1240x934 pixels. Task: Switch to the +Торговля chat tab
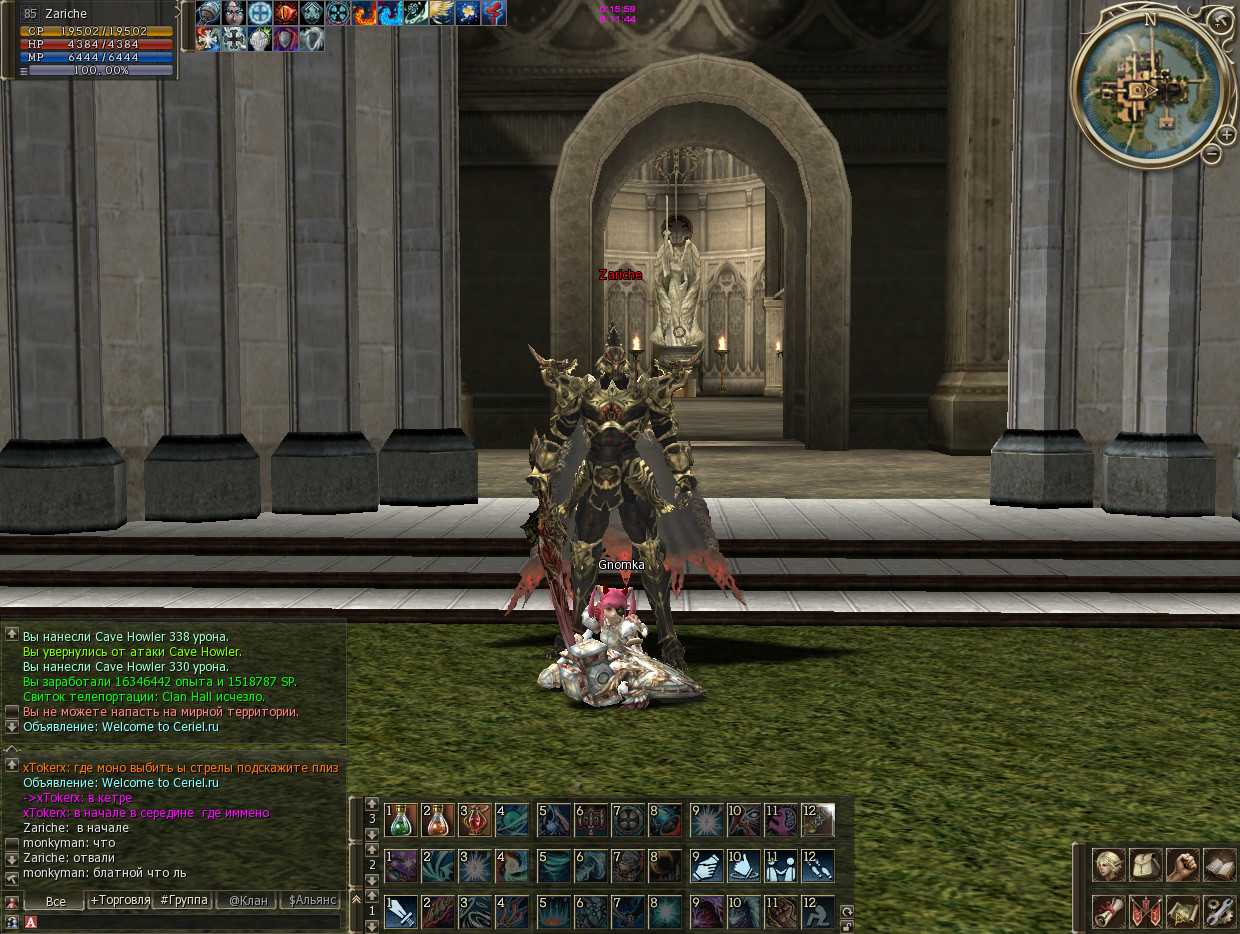click(119, 900)
